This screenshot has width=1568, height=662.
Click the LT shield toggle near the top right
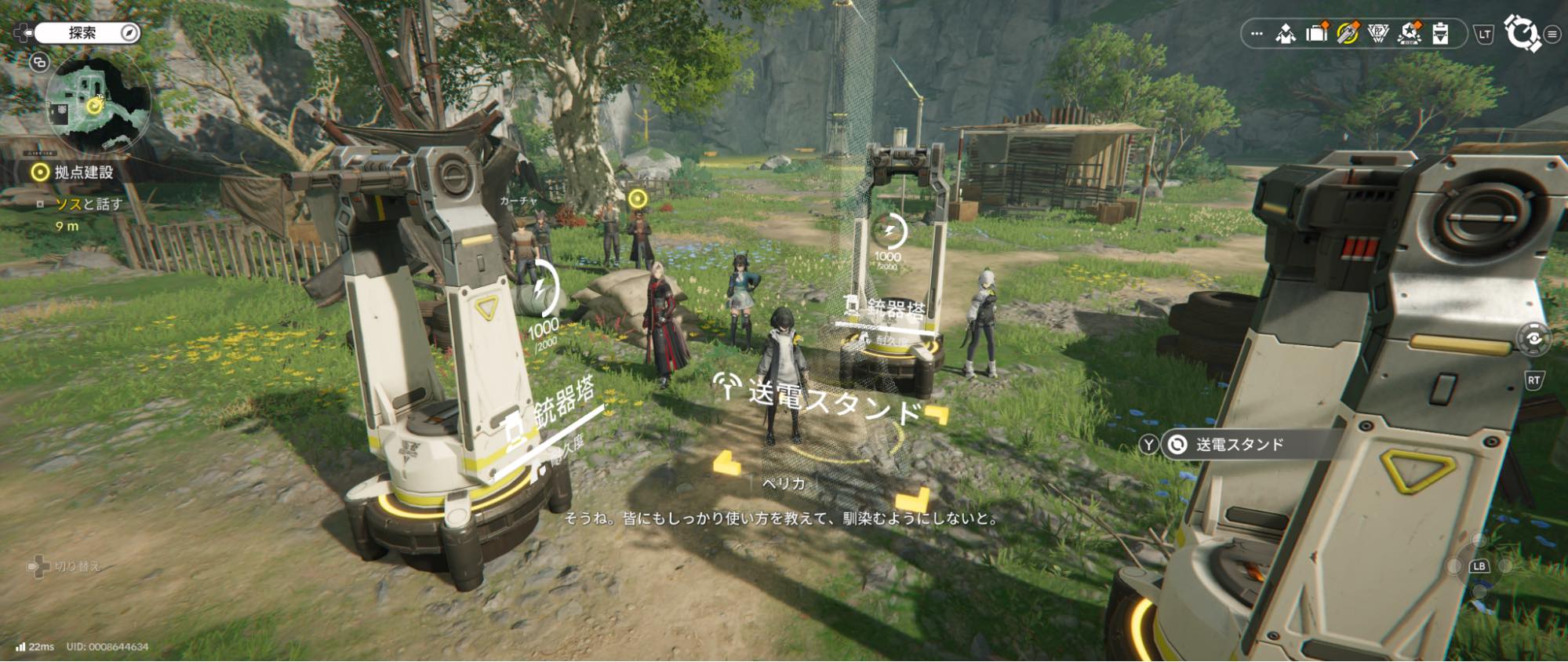tap(1484, 34)
